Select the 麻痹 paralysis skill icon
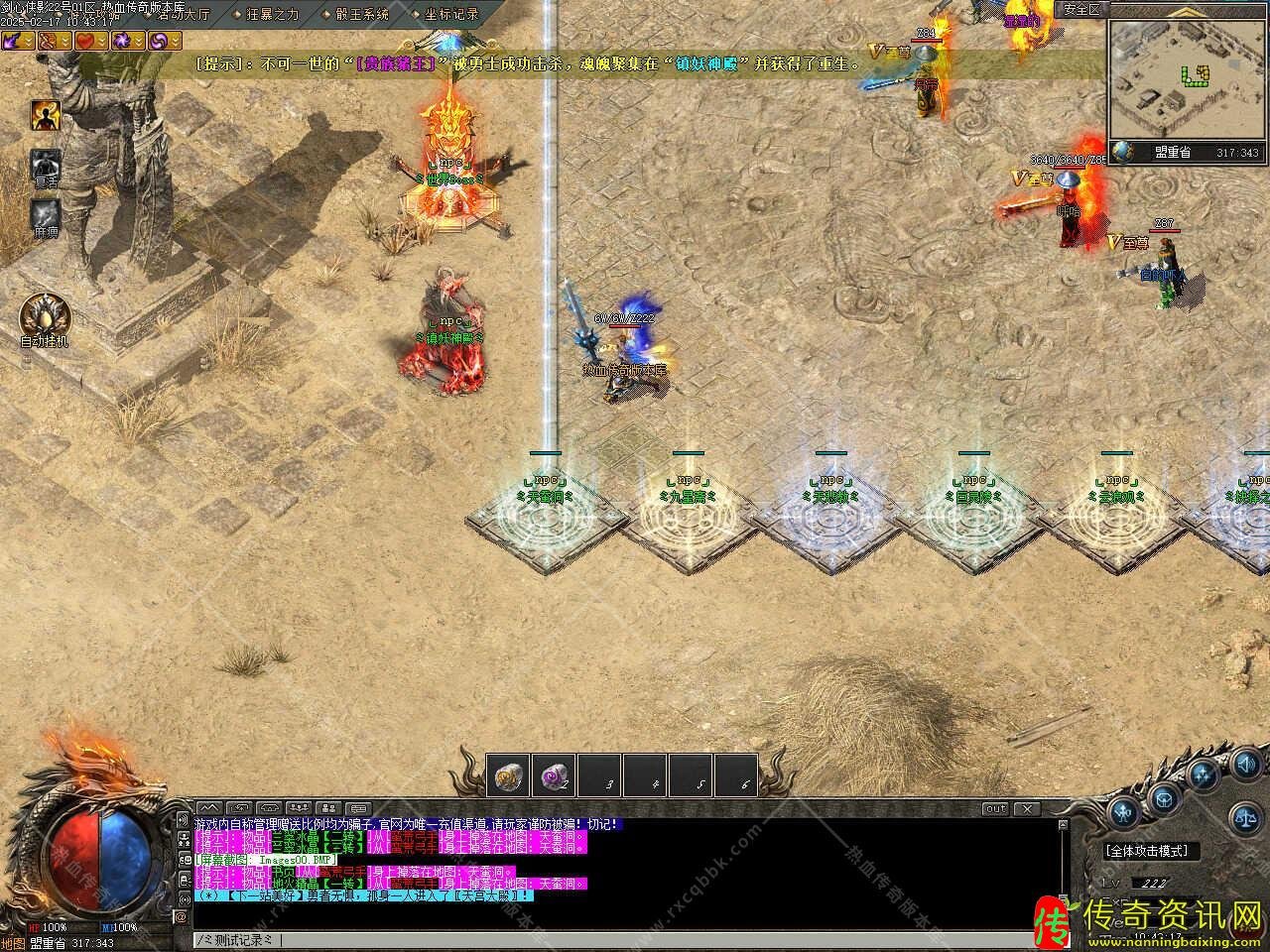1270x952 pixels. pos(46,214)
